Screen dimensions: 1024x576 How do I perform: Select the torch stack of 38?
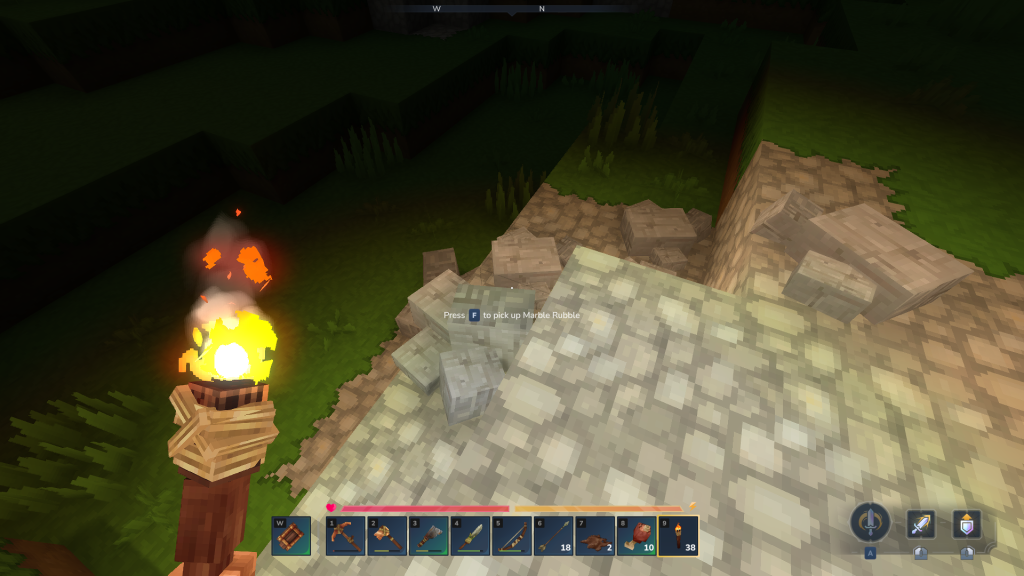[x=678, y=536]
